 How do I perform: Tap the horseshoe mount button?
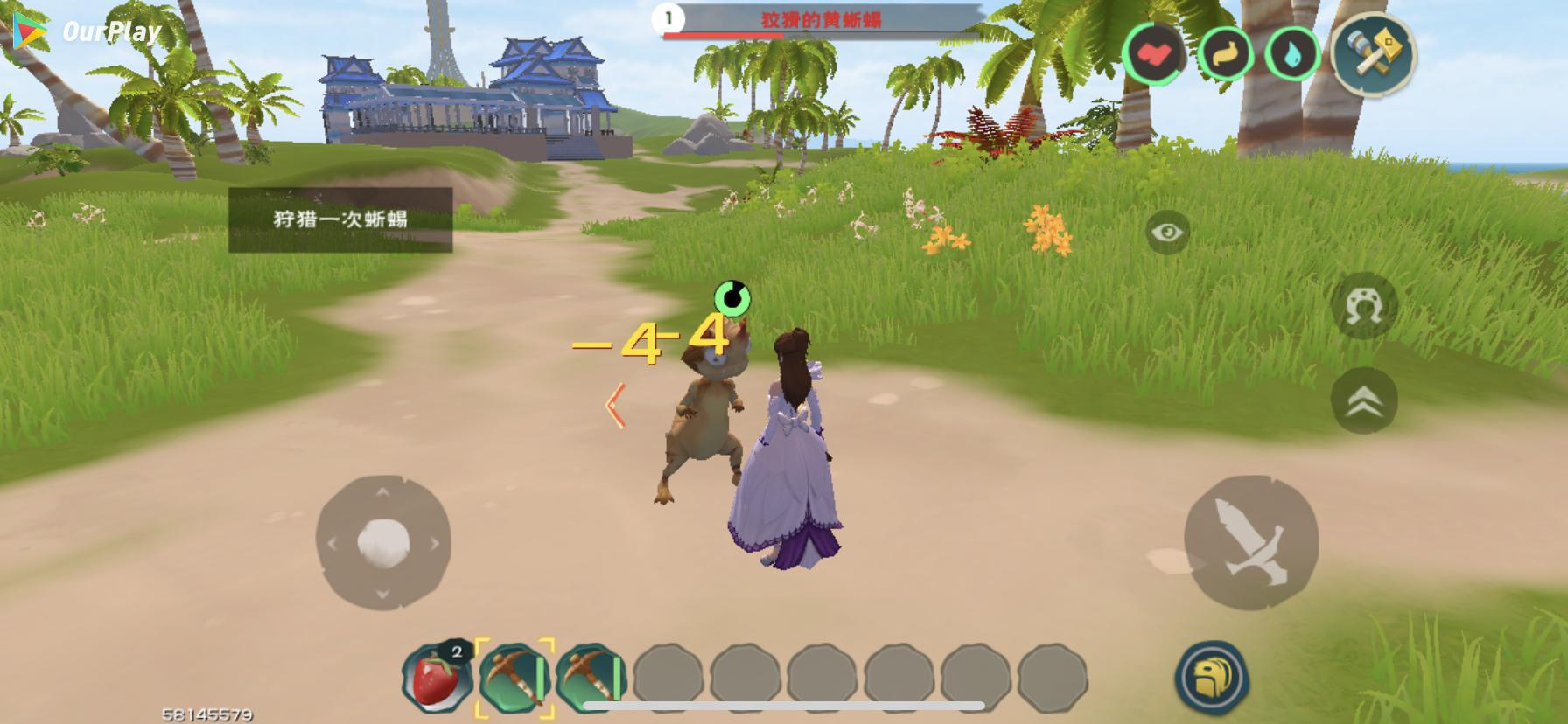[x=1363, y=307]
